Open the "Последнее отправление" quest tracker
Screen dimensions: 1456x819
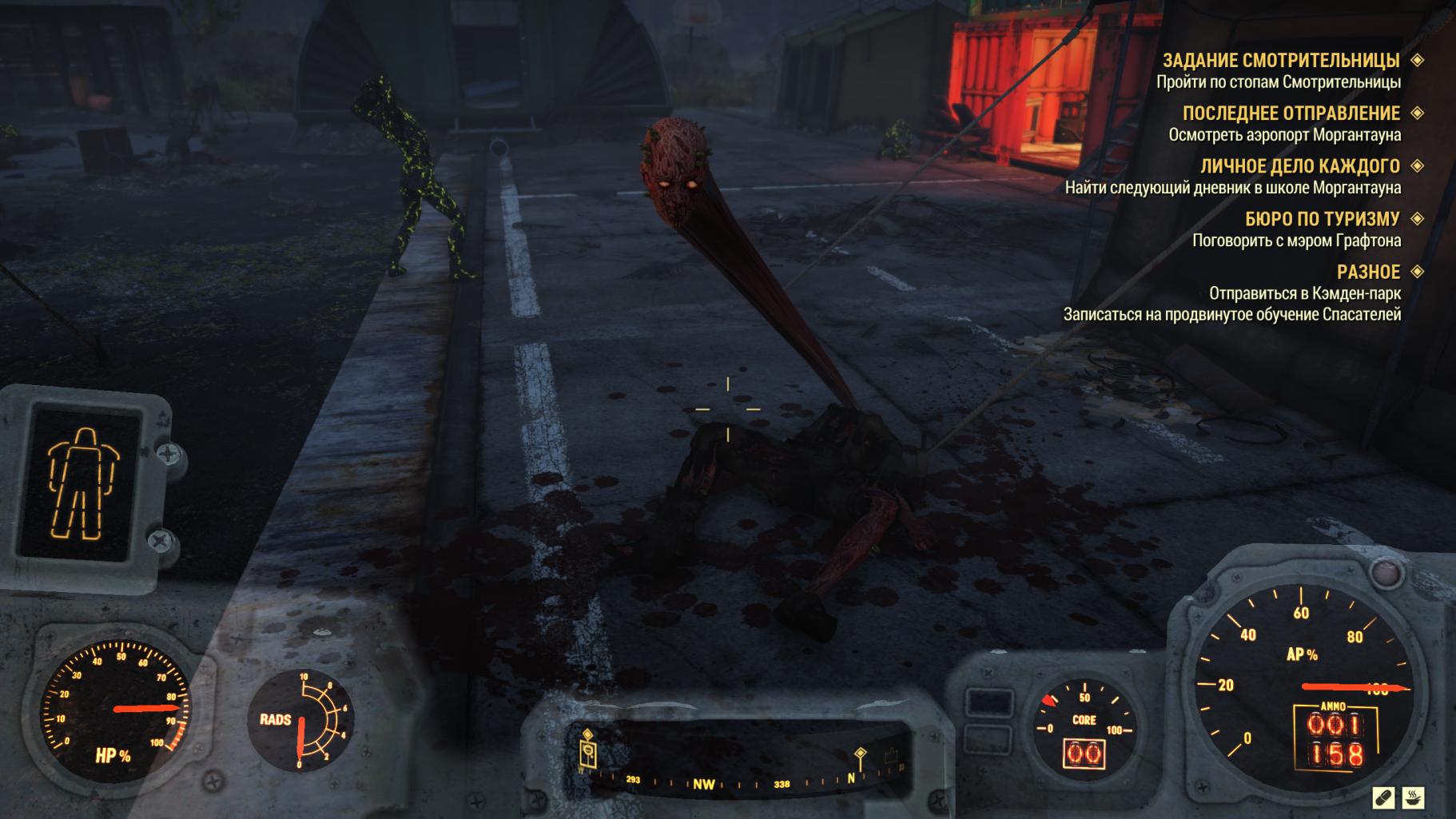point(1291,113)
